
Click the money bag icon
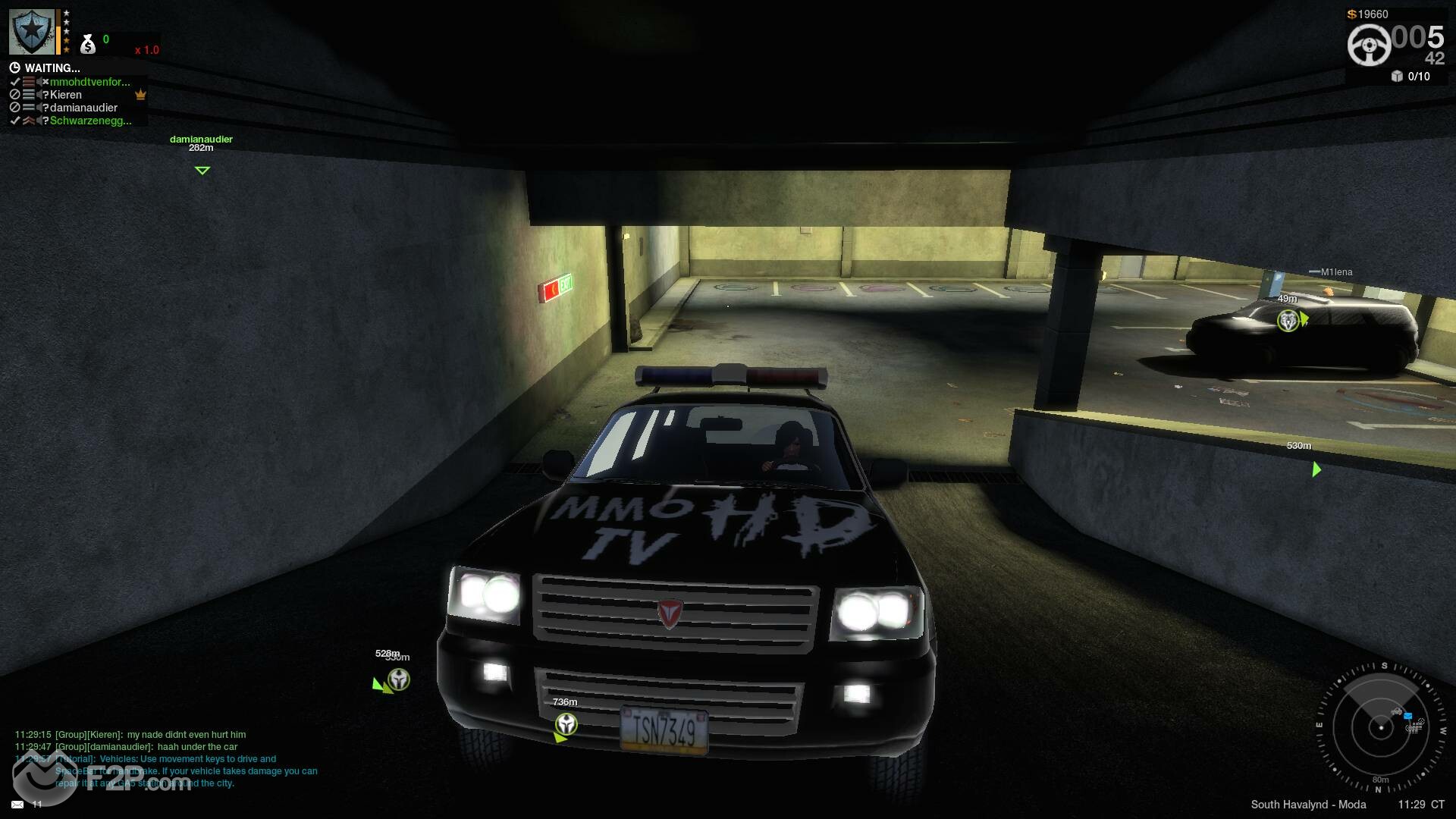[88, 44]
